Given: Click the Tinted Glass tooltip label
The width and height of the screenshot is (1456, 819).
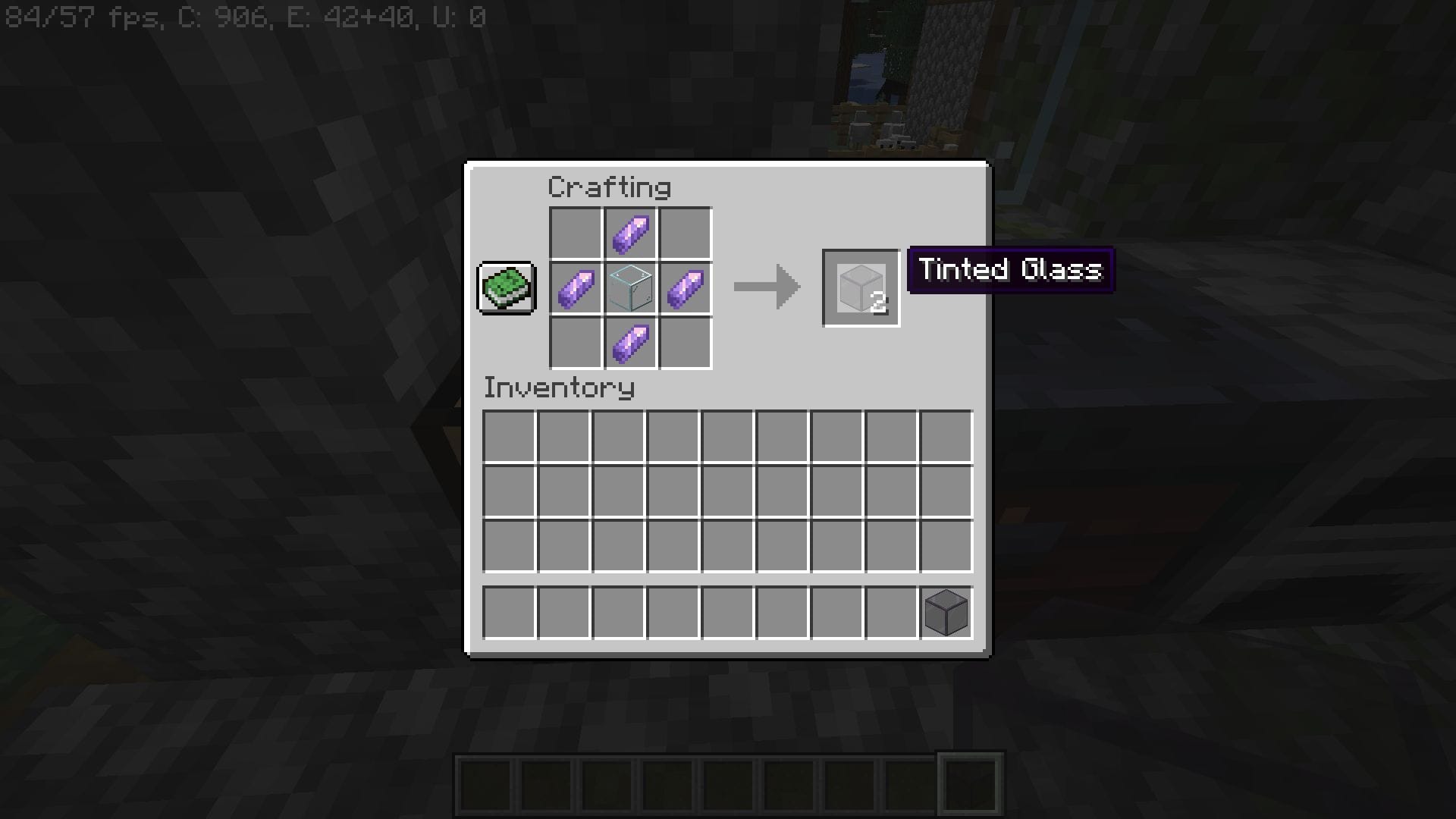Looking at the screenshot, I should [x=1011, y=270].
